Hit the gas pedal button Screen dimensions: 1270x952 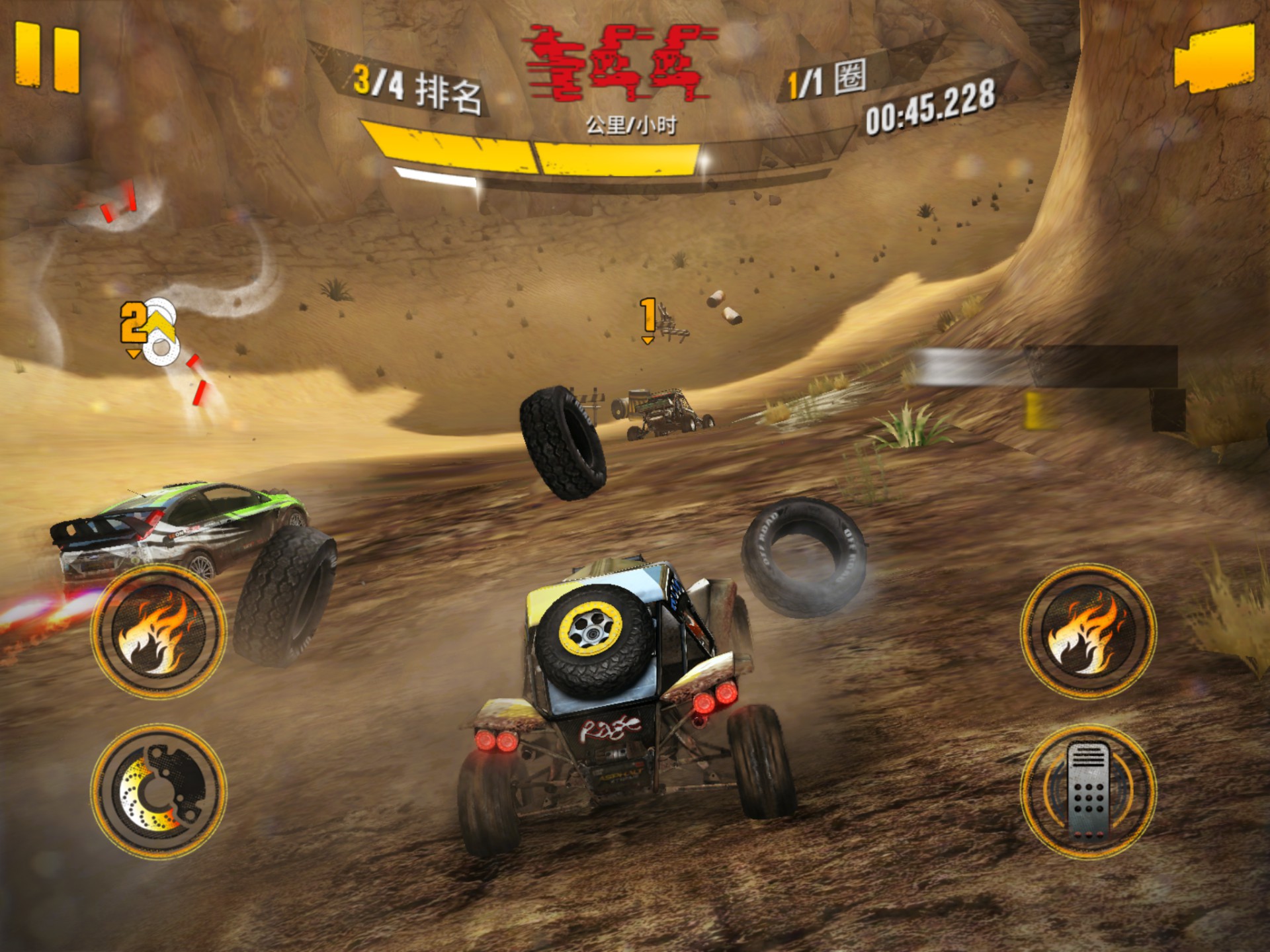point(1088,791)
